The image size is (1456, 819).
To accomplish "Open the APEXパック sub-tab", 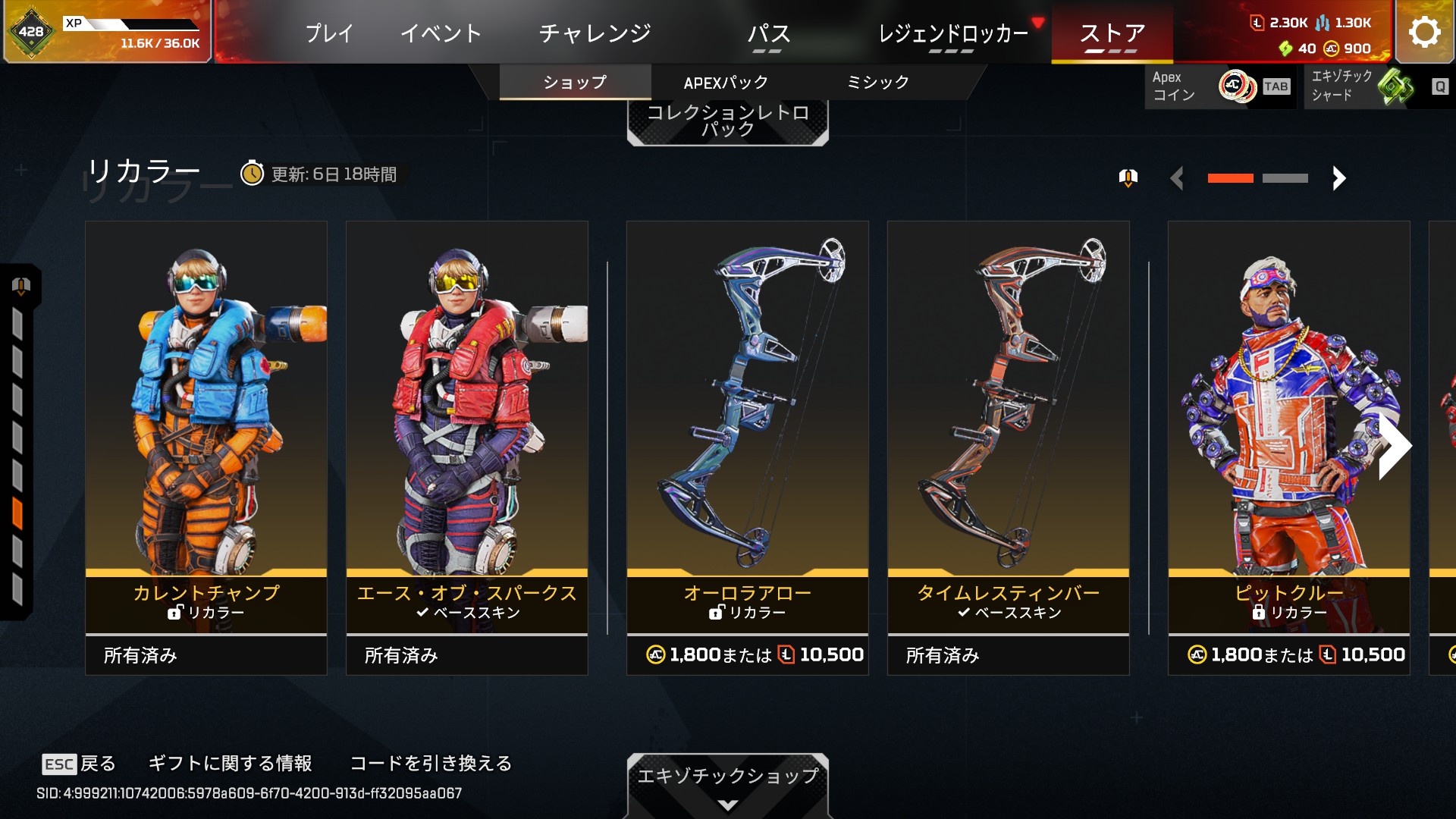I will 726,82.
